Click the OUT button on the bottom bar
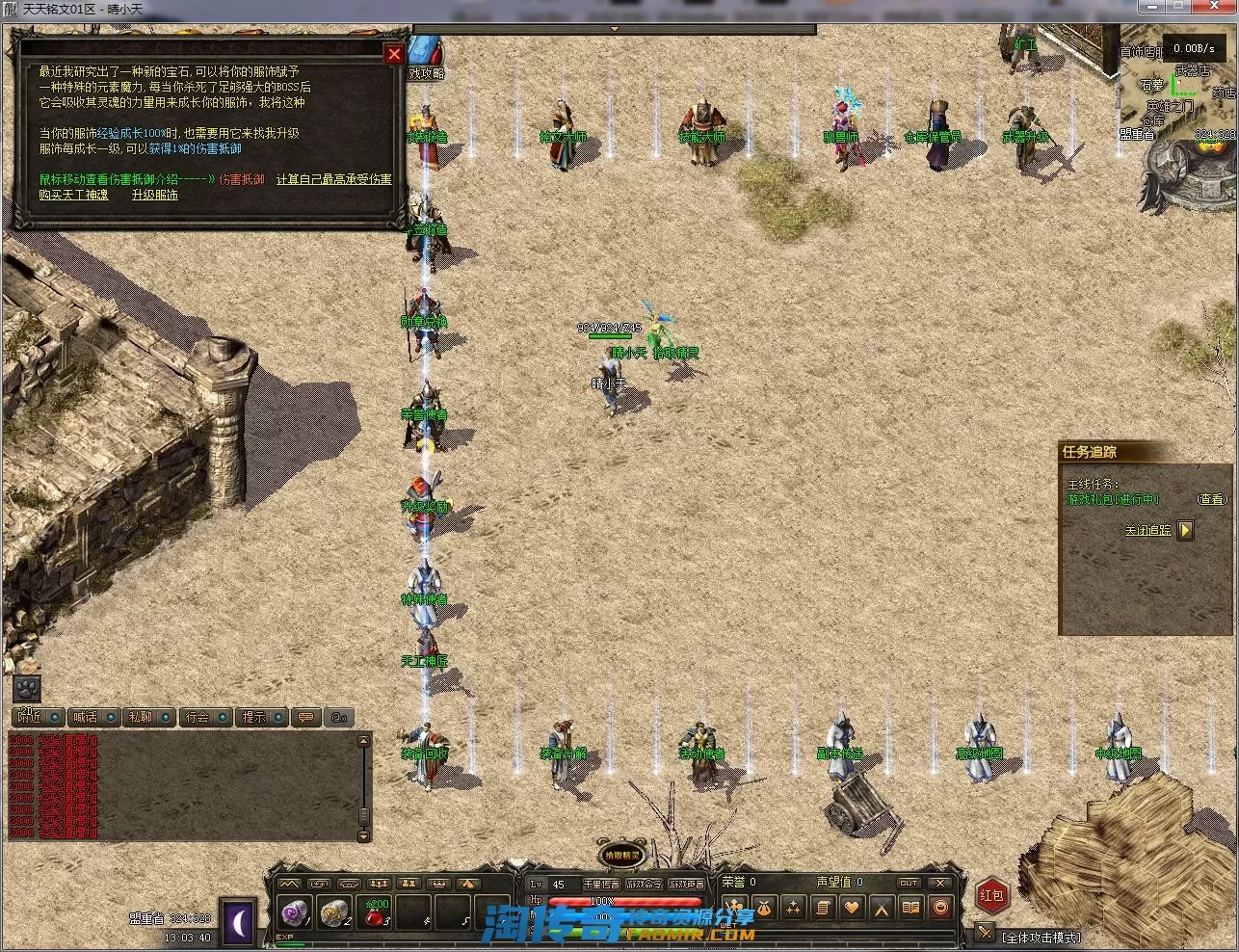The image size is (1239, 952). pos(909,883)
